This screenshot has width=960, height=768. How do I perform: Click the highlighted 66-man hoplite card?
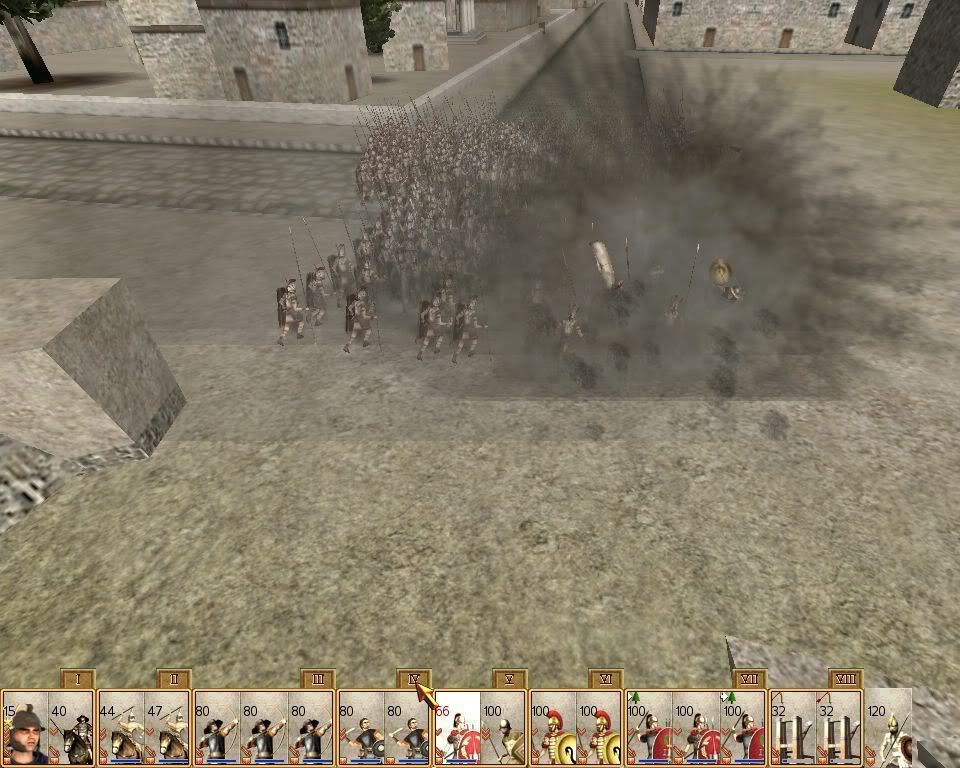pos(457,728)
